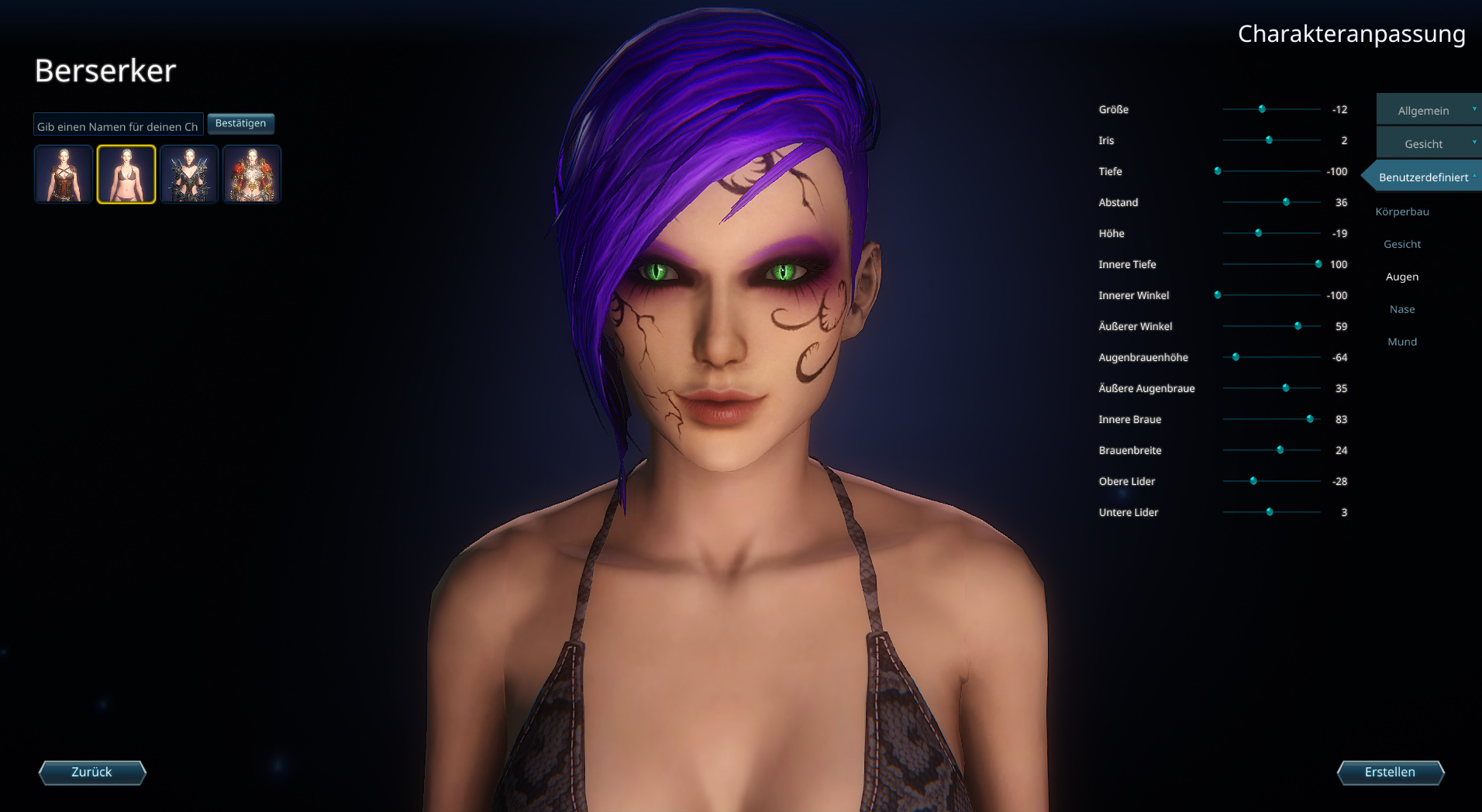Choose the bikini outfit preview thumbnail

tap(126, 174)
